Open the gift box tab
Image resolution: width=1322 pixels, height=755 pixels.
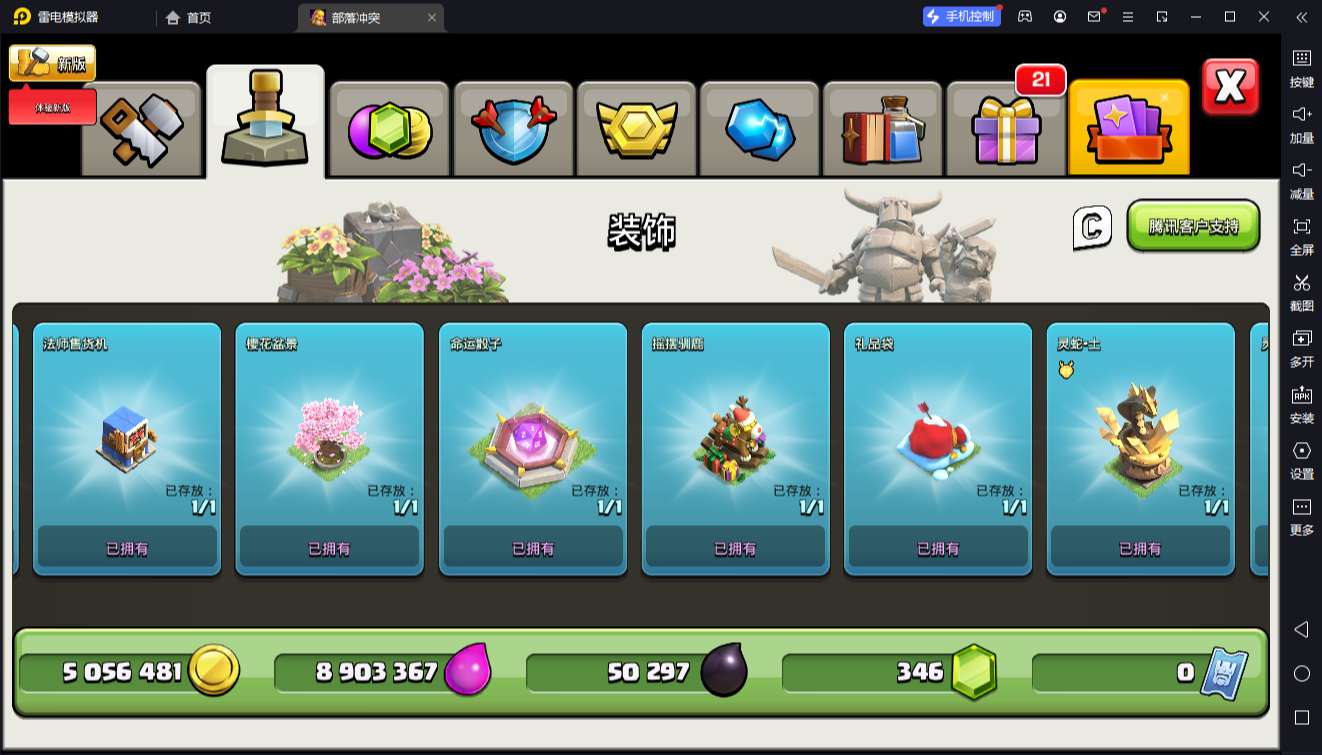point(1005,129)
